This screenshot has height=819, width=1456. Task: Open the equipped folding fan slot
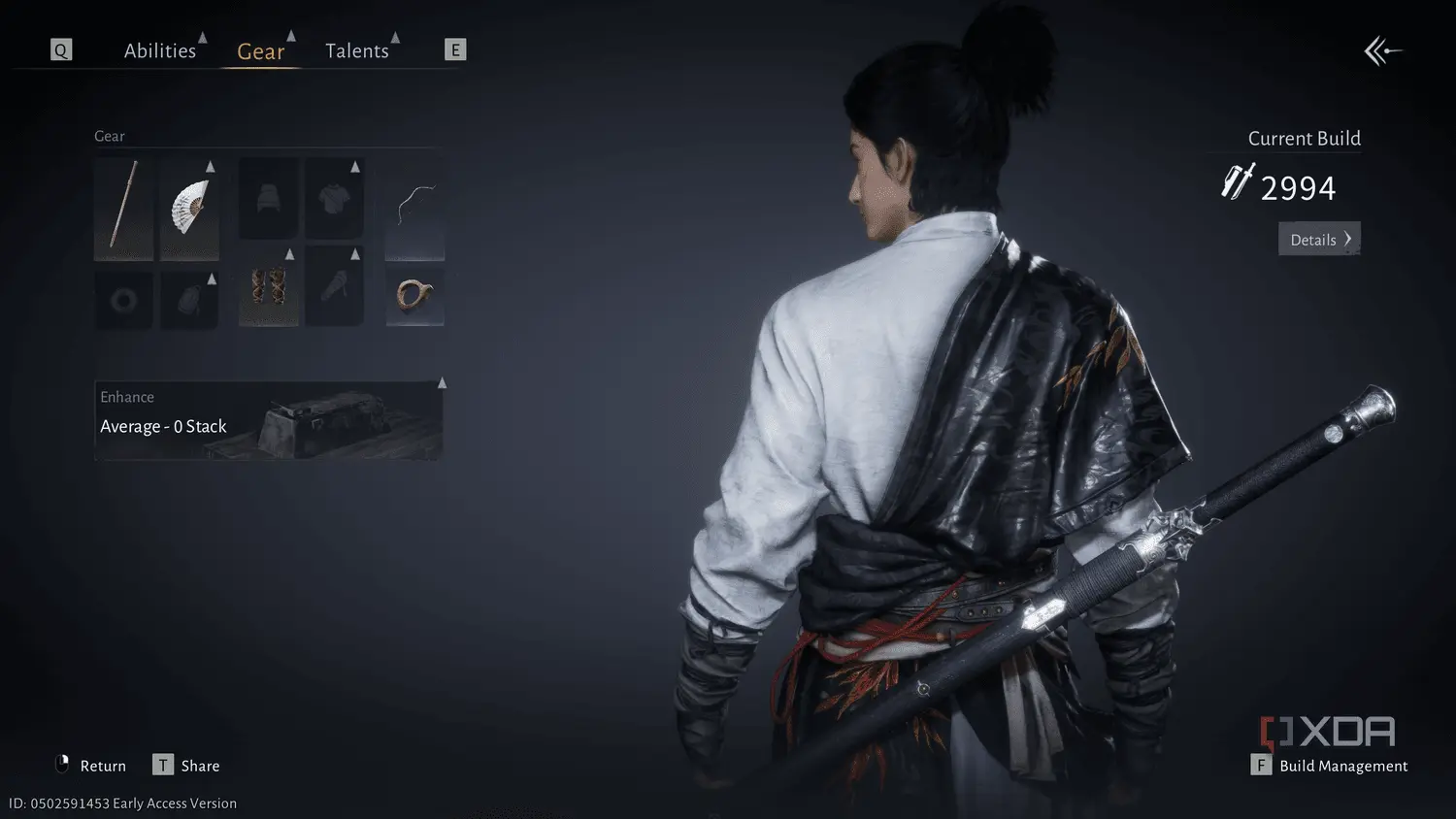pos(190,210)
